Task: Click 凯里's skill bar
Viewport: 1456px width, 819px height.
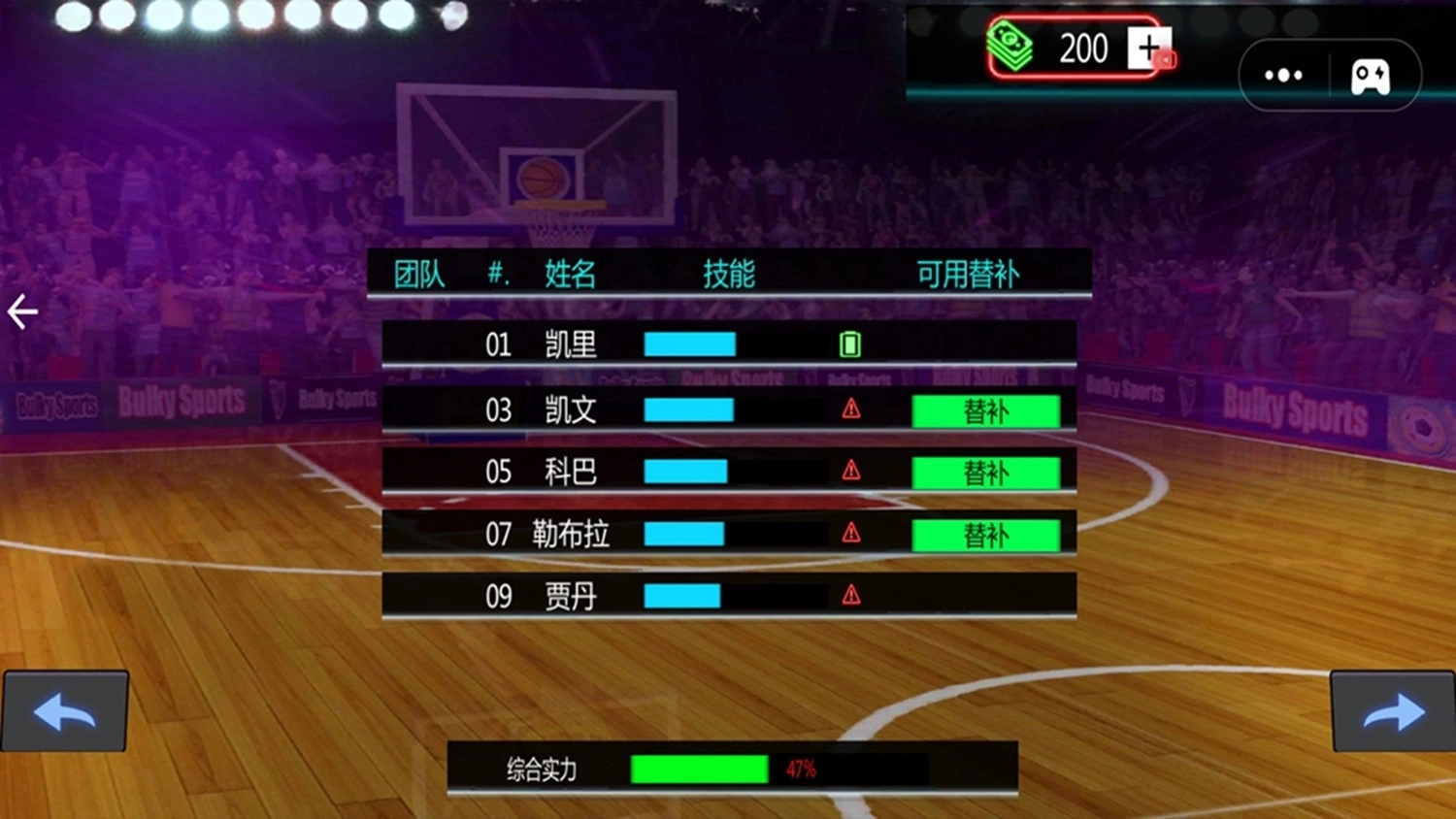Action: 690,344
